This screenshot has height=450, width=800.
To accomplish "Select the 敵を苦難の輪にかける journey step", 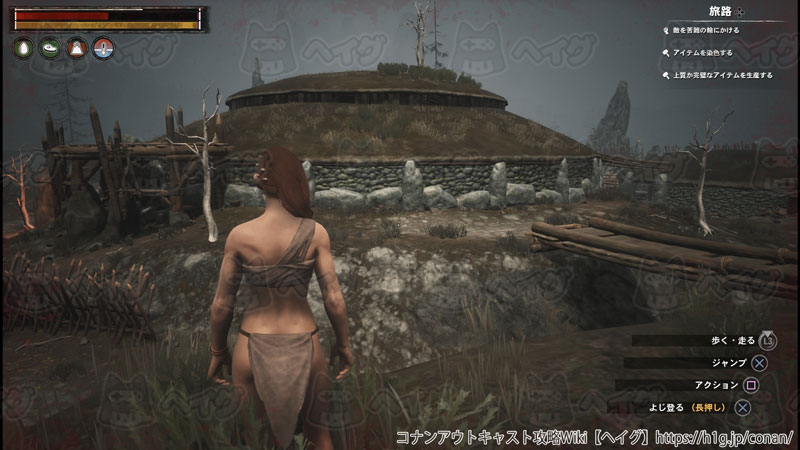I will coord(707,31).
